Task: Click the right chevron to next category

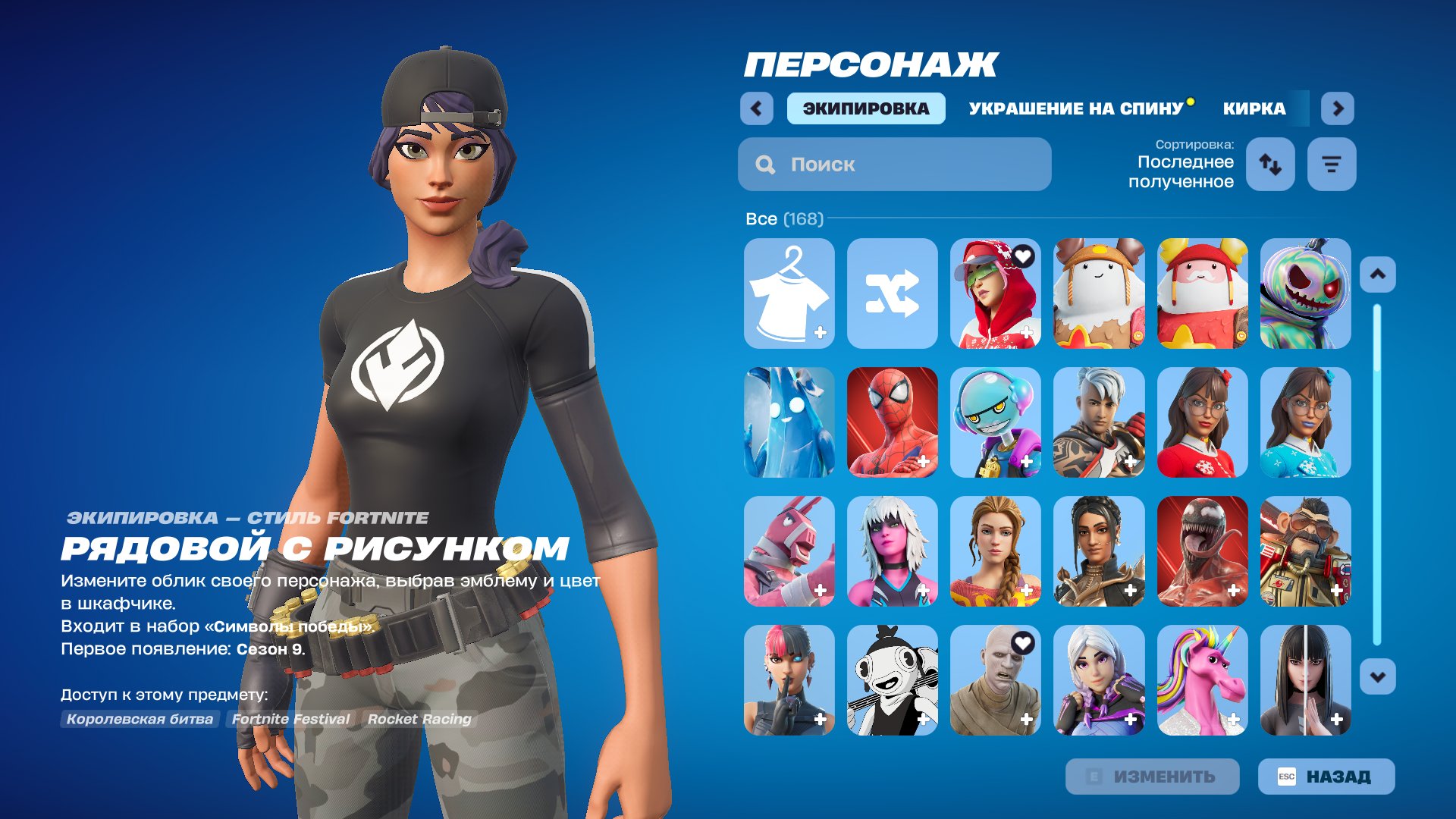Action: point(1338,108)
